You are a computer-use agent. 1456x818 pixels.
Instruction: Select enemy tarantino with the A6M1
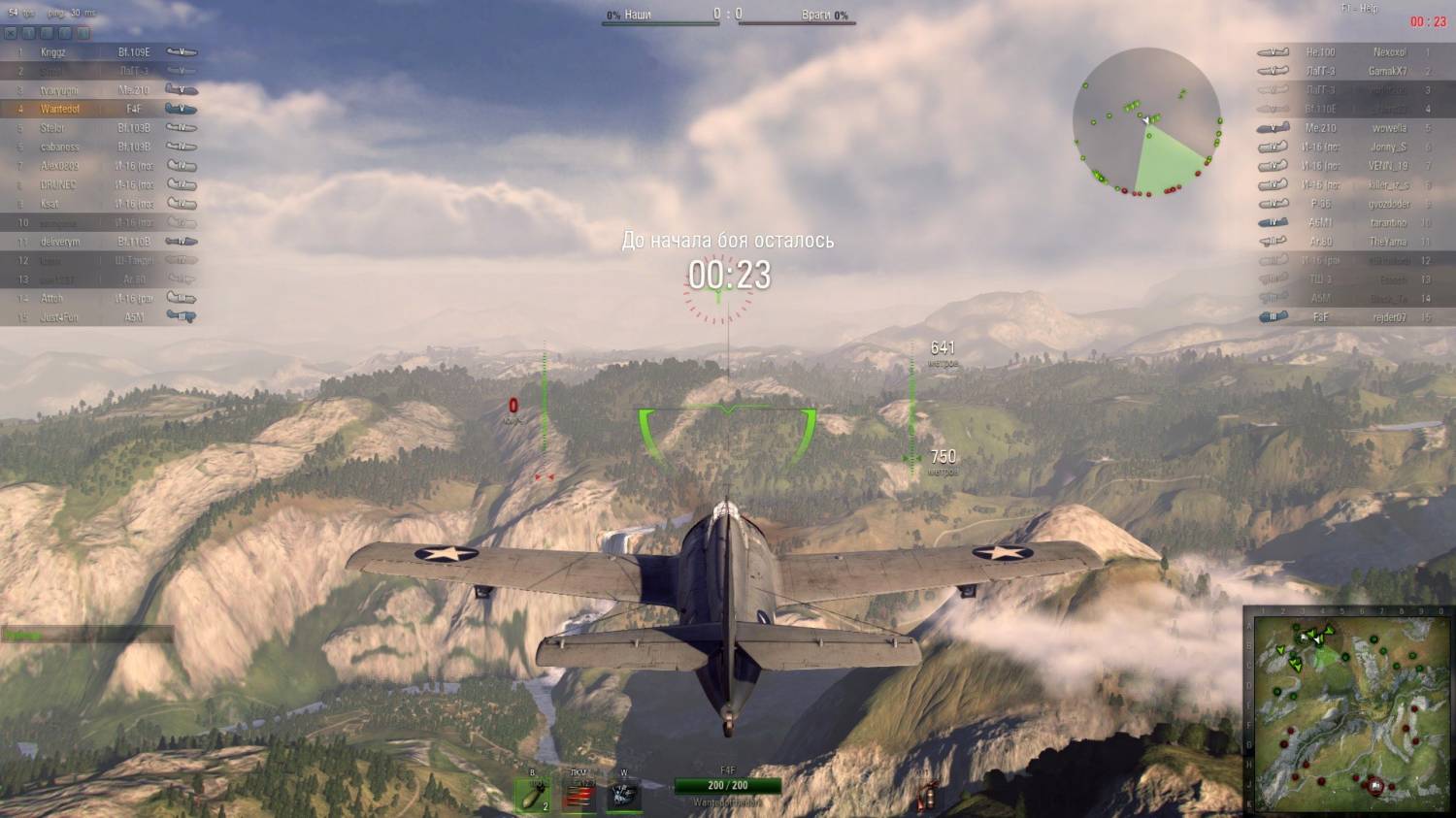(x=1359, y=222)
